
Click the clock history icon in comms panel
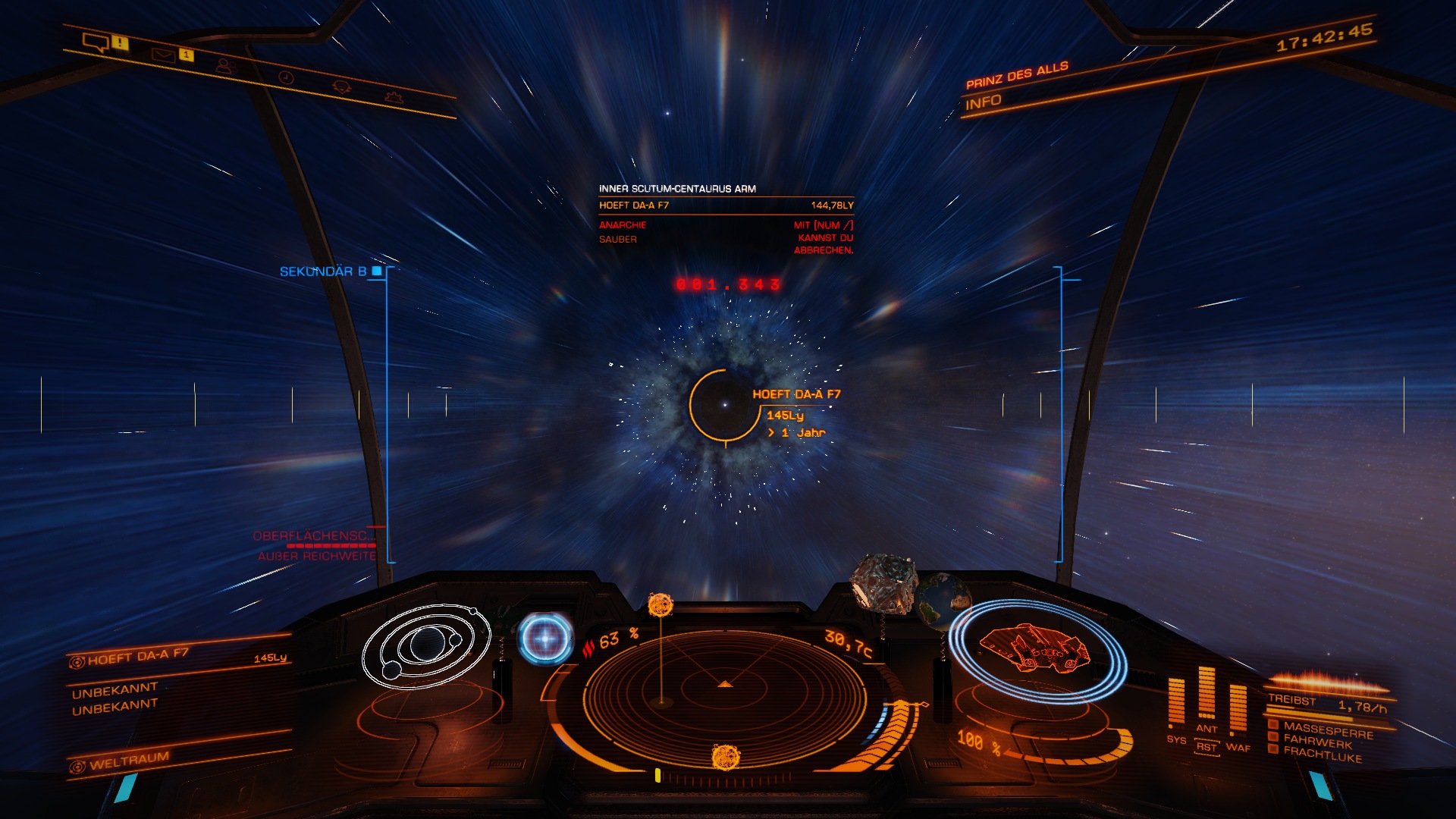287,76
